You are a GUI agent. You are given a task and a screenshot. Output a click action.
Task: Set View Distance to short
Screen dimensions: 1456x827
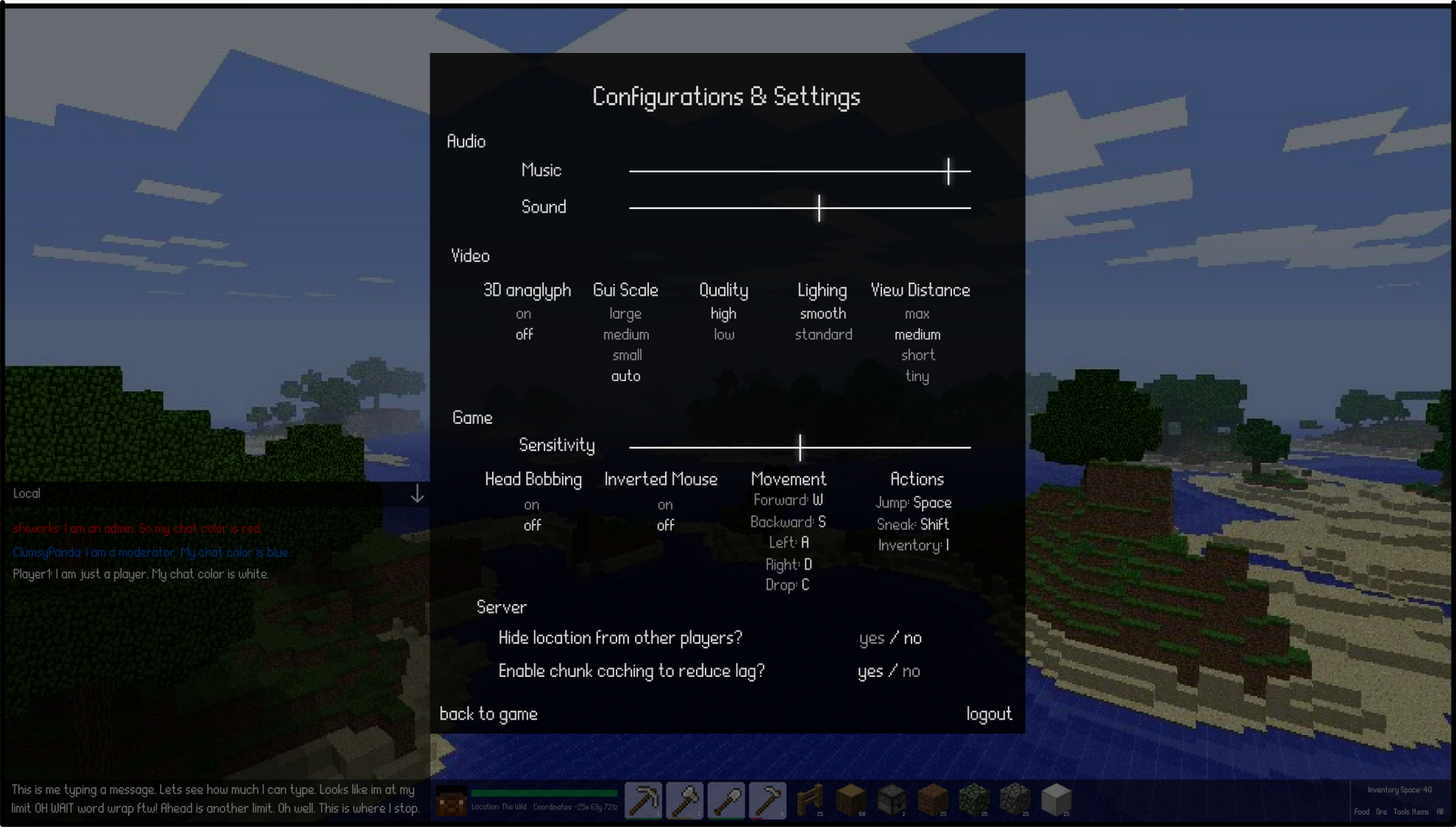tap(917, 355)
